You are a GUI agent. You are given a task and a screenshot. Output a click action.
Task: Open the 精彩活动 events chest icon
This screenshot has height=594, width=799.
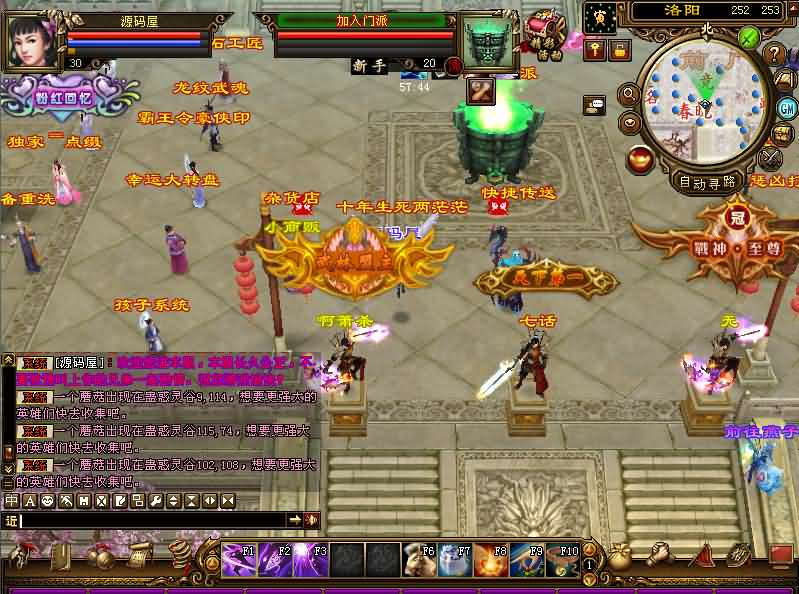(544, 30)
